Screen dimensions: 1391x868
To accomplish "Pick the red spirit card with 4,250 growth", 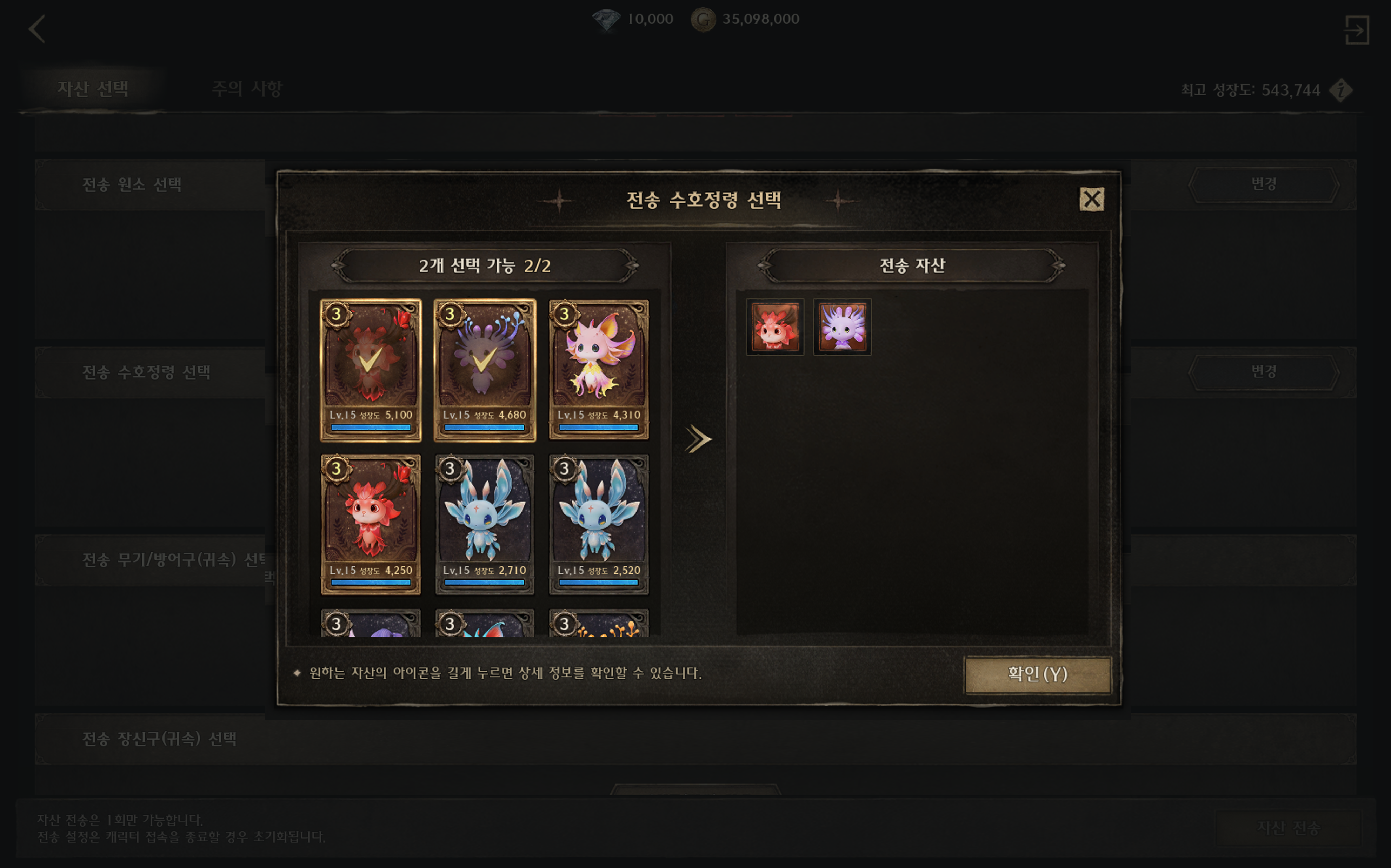I will coord(371,524).
